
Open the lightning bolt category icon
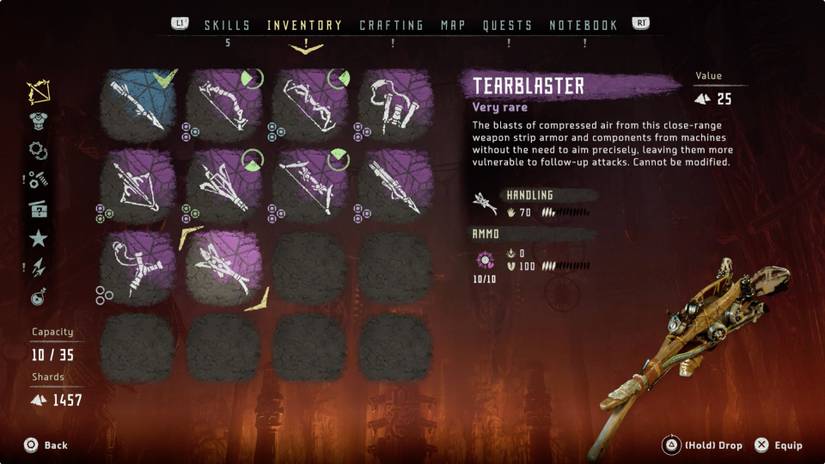[39, 267]
